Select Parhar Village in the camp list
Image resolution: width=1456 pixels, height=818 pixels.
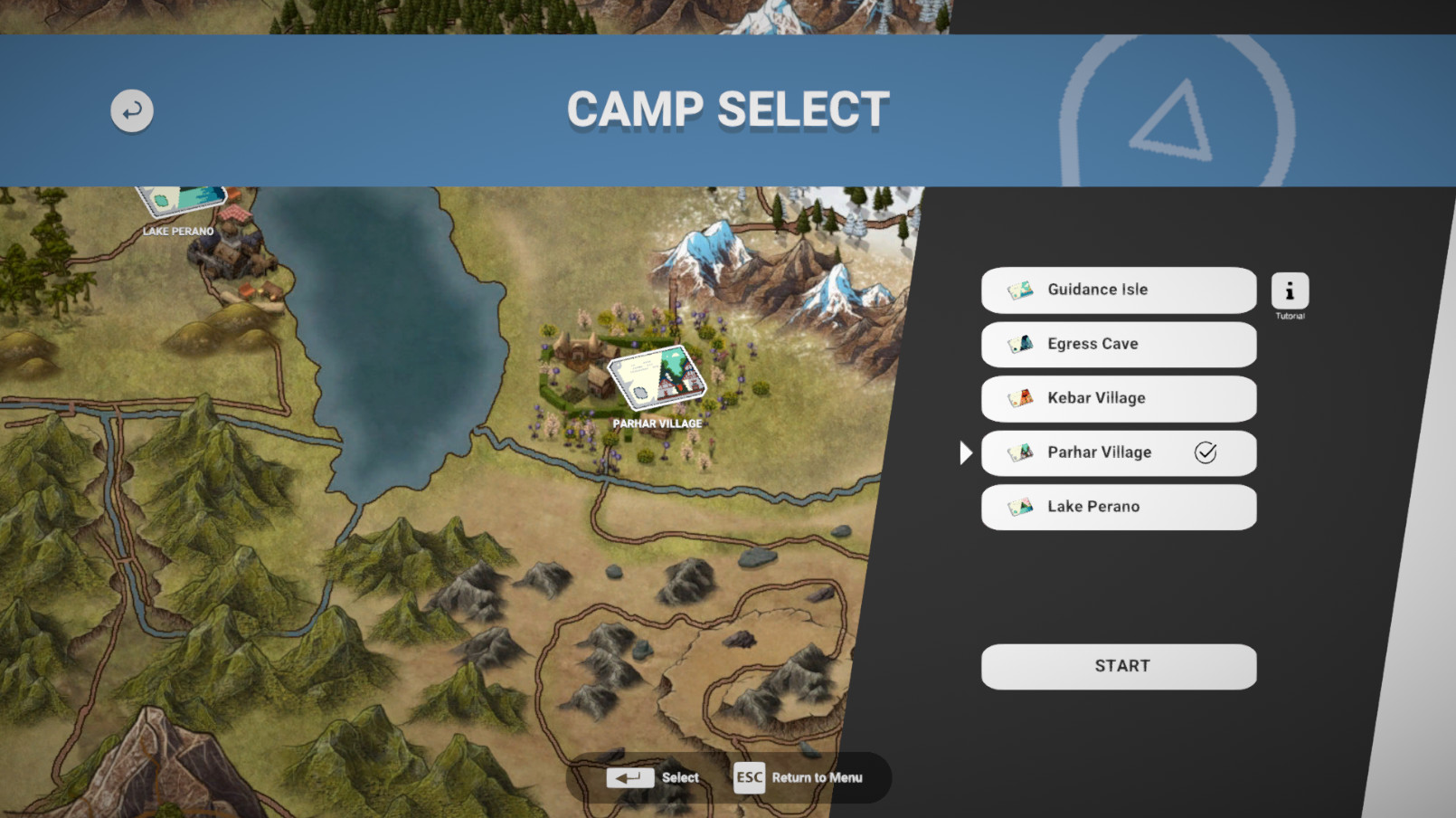click(1118, 452)
